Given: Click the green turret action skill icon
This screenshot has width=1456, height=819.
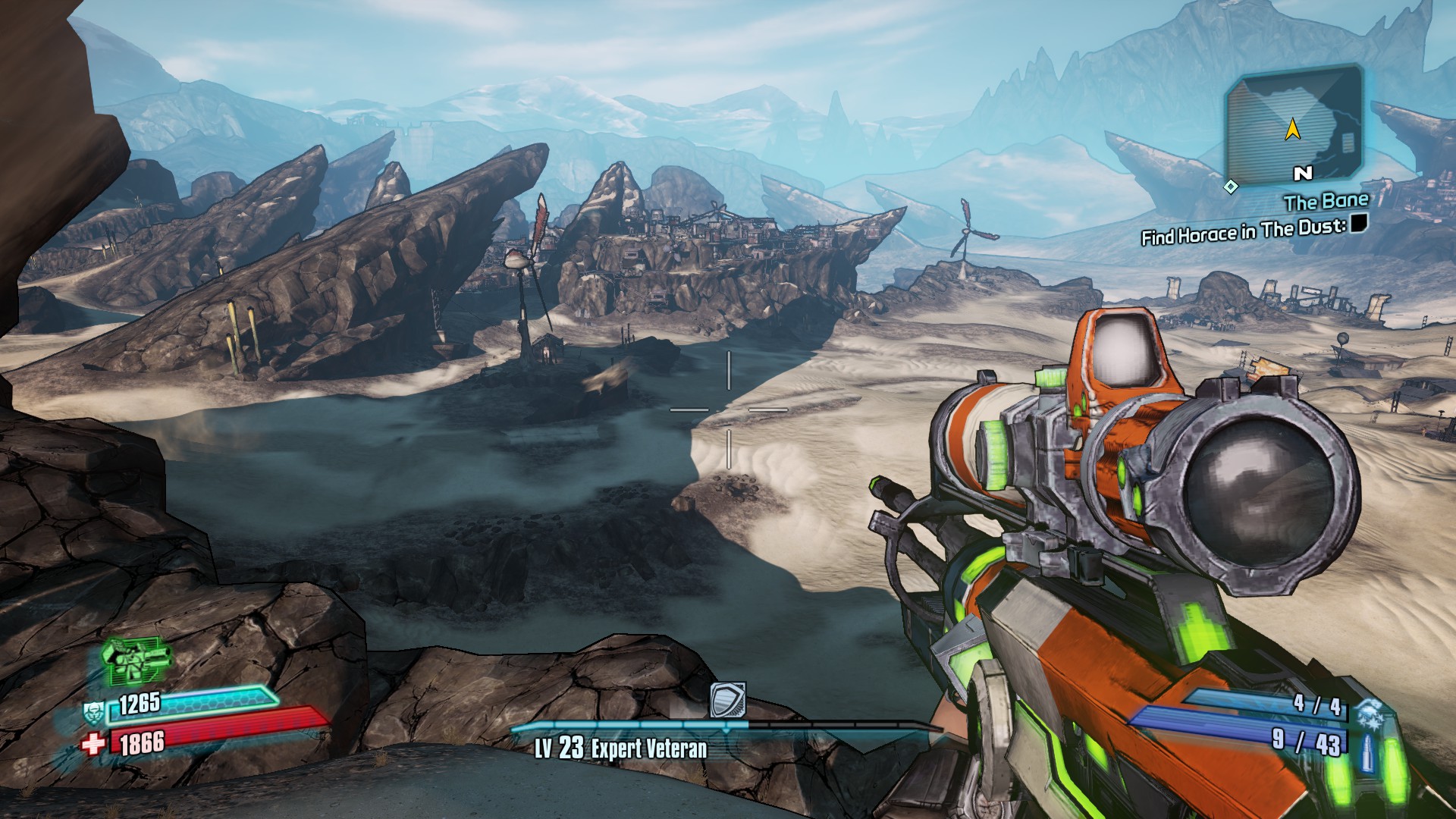Looking at the screenshot, I should (x=136, y=658).
